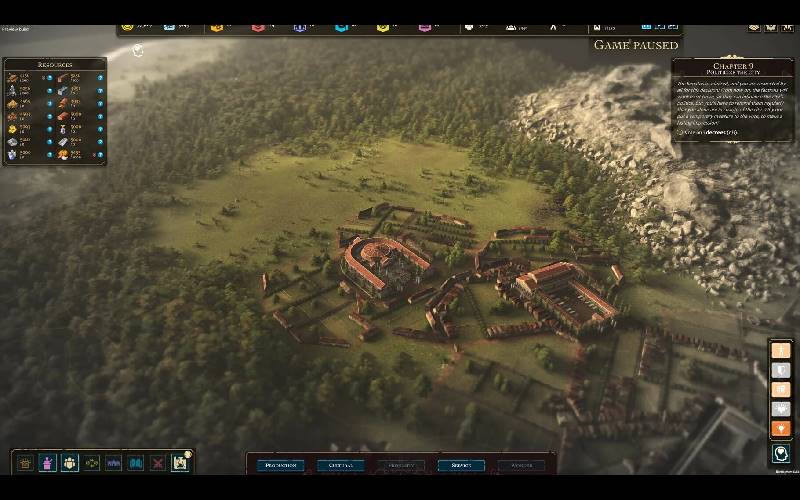Toggle the gray winged heart overlay
This screenshot has height=500, width=800.
point(781,408)
